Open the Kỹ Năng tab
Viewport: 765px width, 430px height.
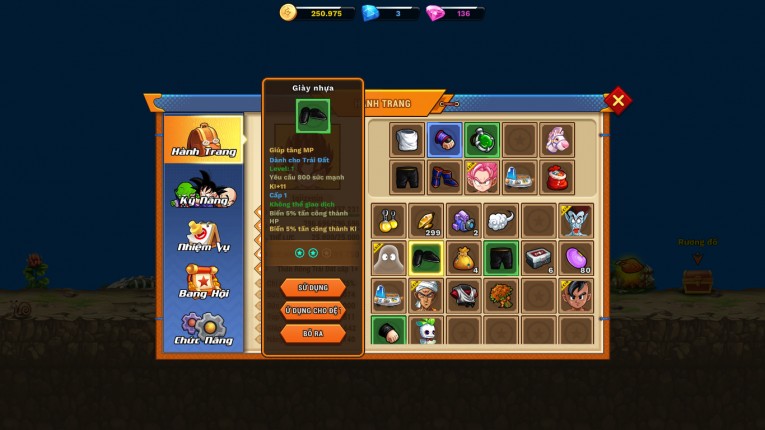[203, 188]
